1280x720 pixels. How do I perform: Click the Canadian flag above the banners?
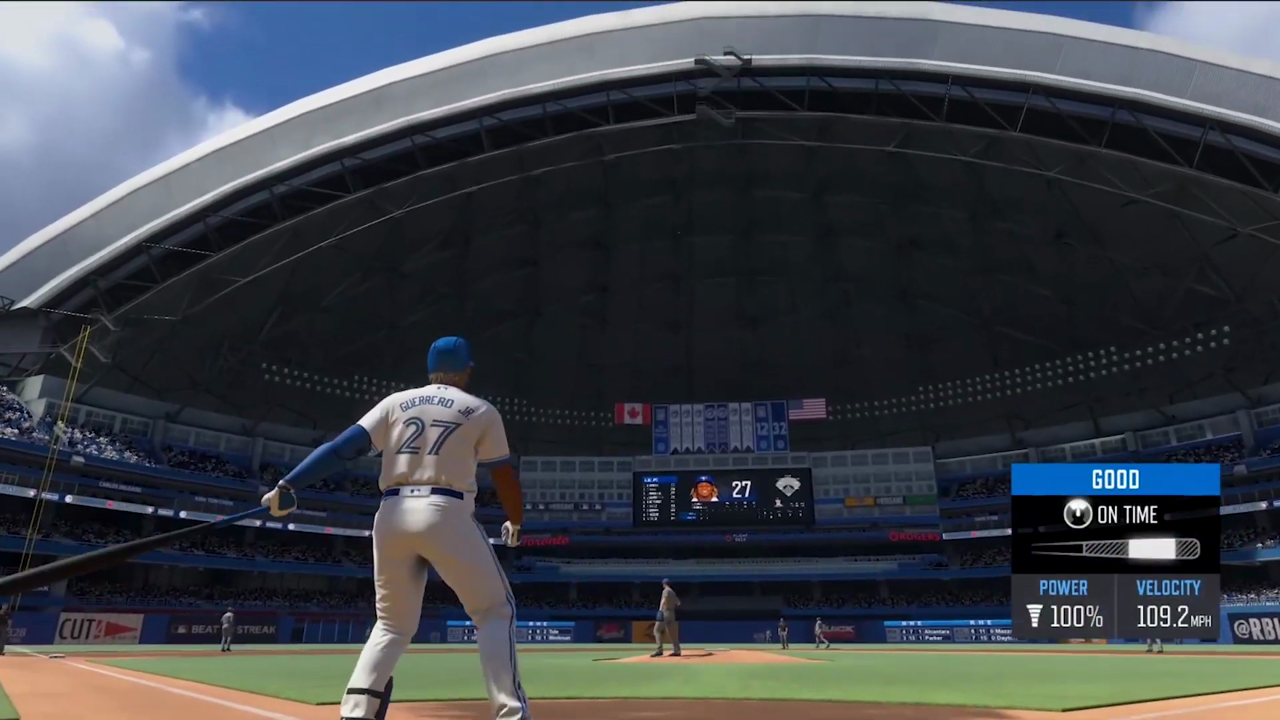tap(633, 411)
